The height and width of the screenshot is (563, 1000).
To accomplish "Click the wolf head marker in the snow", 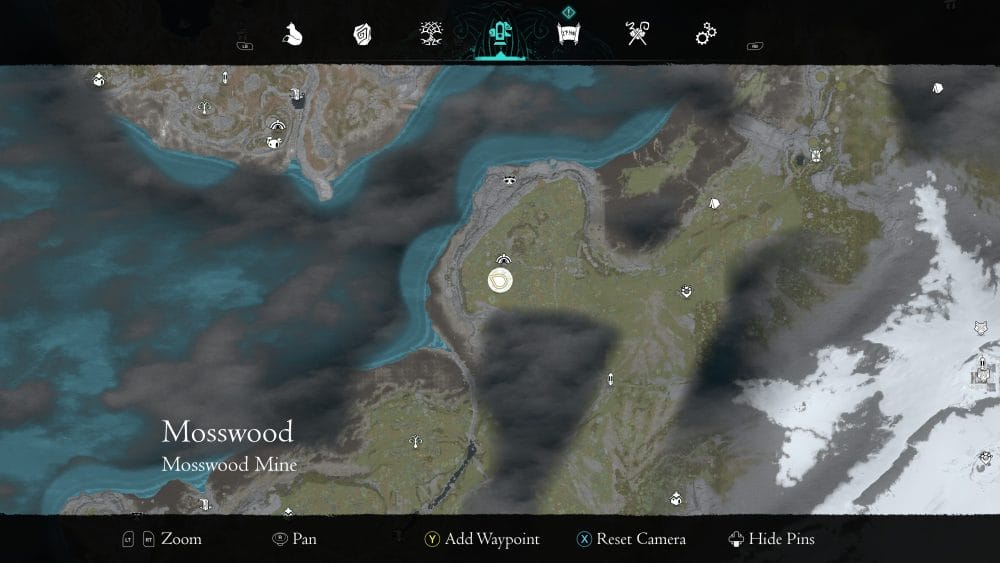I will [x=981, y=327].
